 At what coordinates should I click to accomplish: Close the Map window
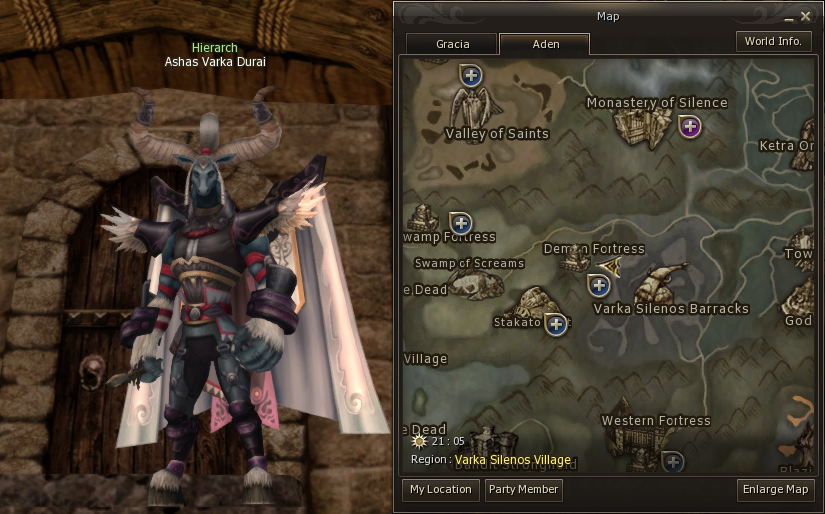(805, 16)
